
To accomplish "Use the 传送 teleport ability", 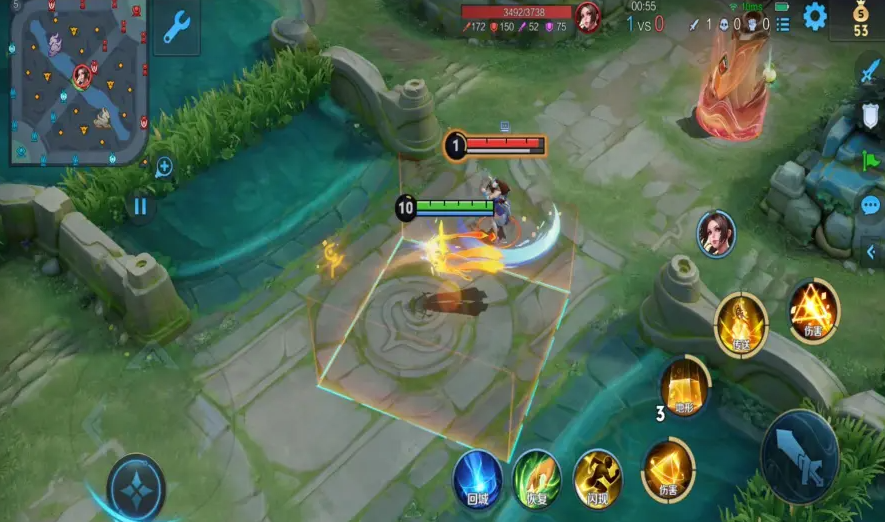I will point(740,325).
